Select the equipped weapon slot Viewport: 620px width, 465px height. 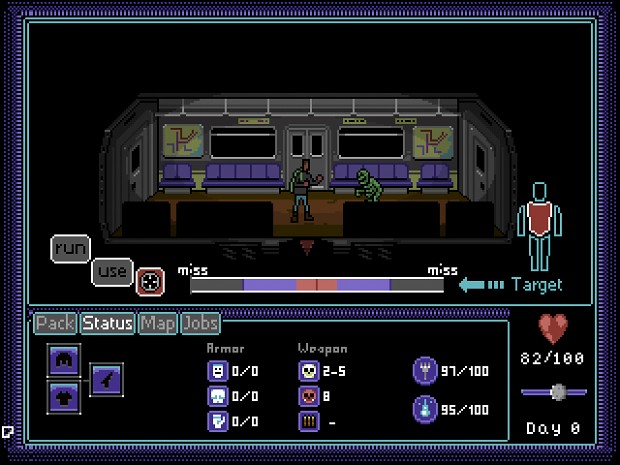(107, 378)
